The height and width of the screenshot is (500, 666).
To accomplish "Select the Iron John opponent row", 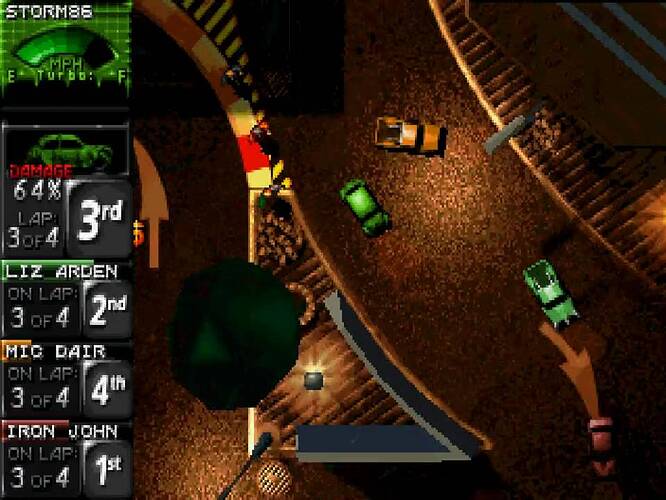I will (x=66, y=457).
